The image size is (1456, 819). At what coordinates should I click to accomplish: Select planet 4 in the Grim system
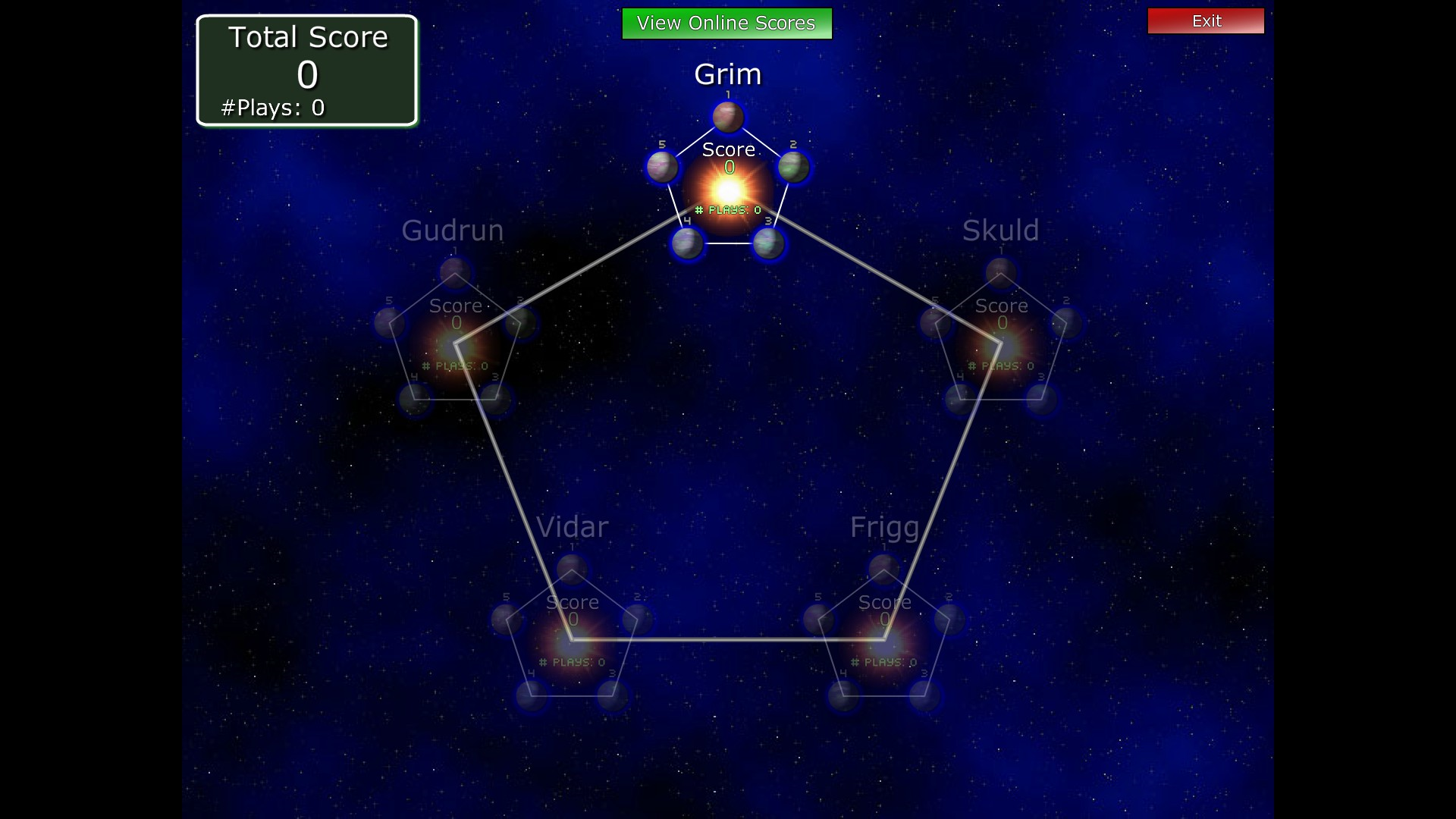(x=688, y=243)
